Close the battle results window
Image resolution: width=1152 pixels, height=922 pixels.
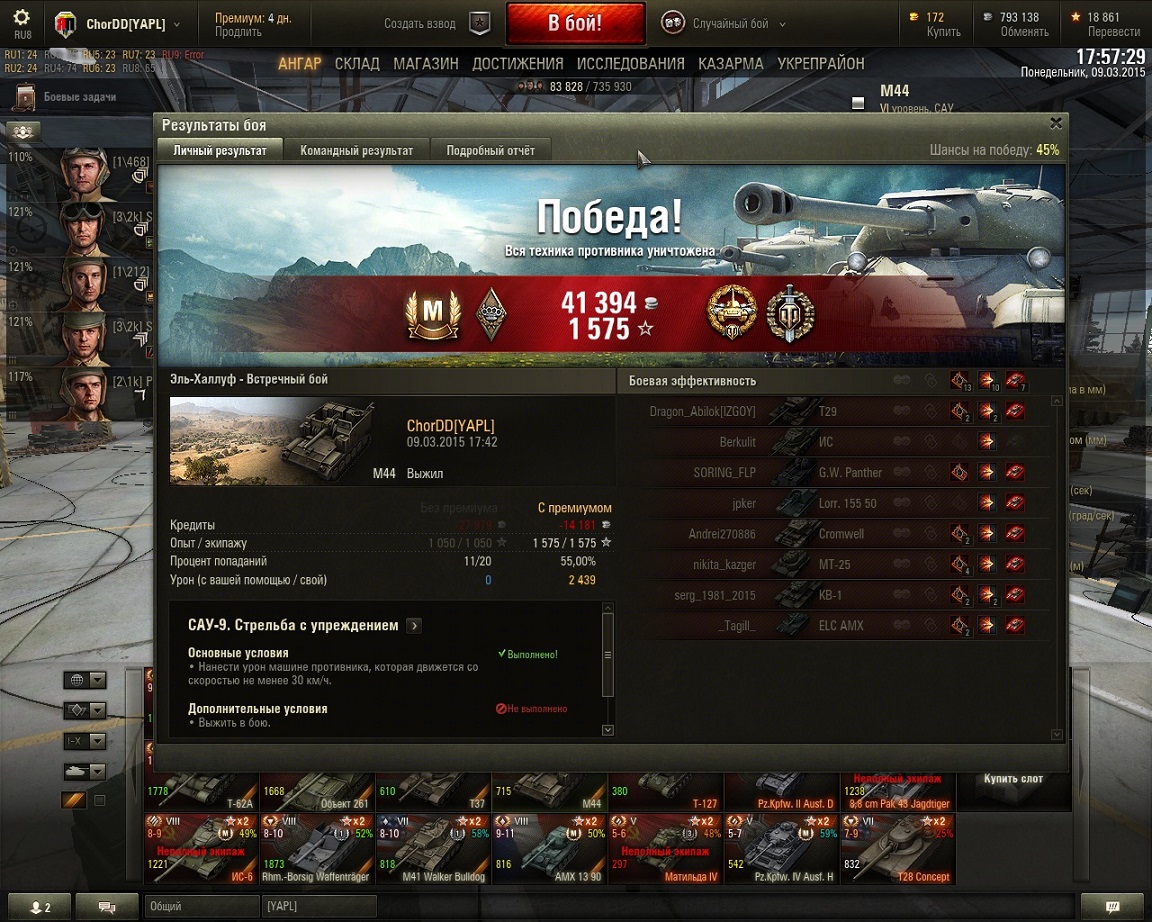pos(1056,123)
